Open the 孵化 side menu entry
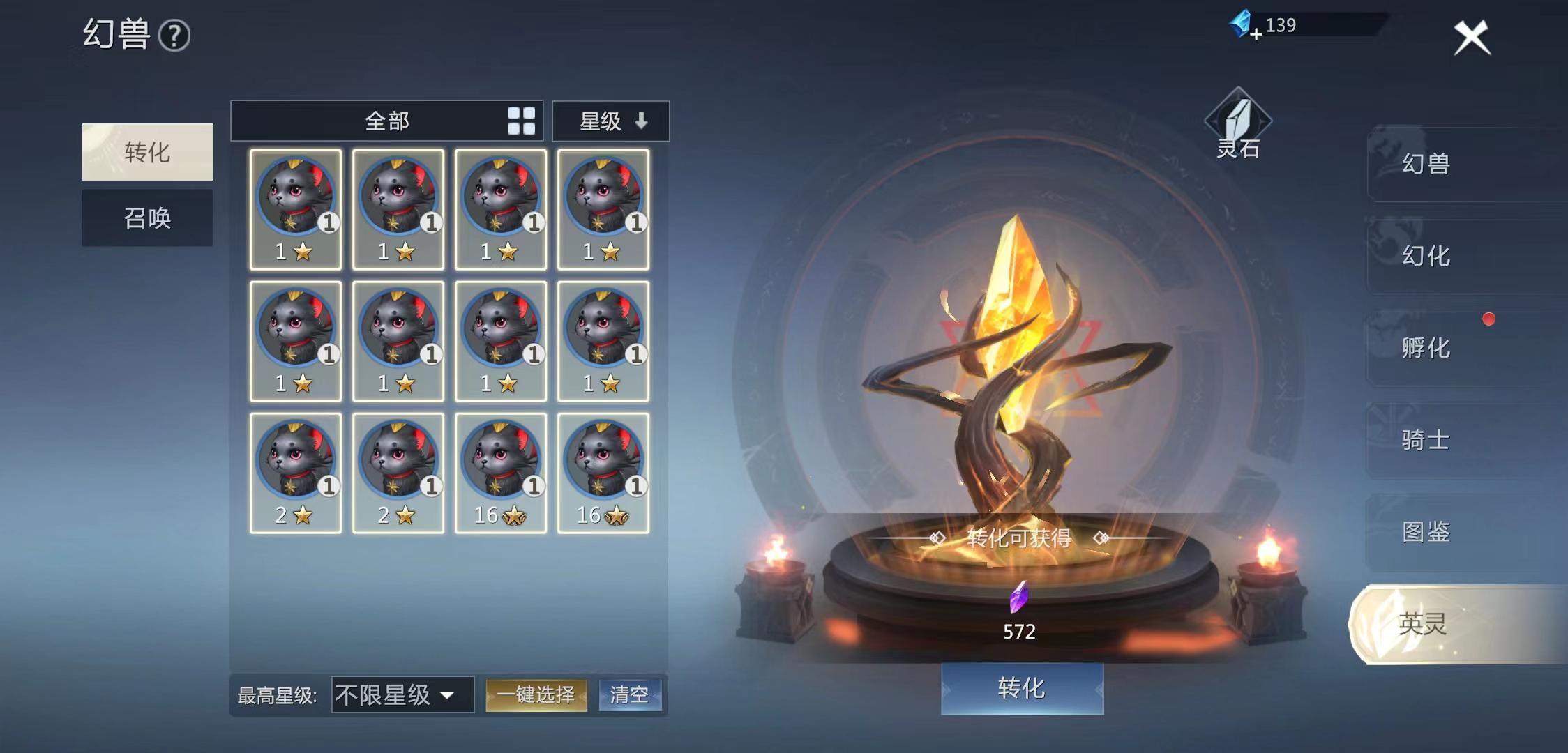The image size is (1568, 753). click(x=1426, y=348)
